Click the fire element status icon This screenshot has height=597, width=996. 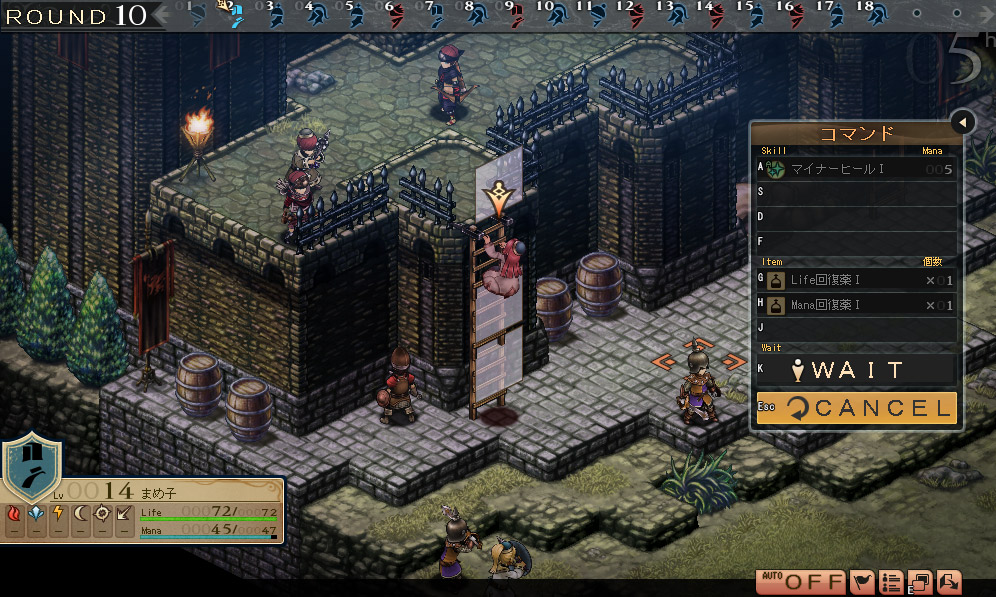[15, 515]
